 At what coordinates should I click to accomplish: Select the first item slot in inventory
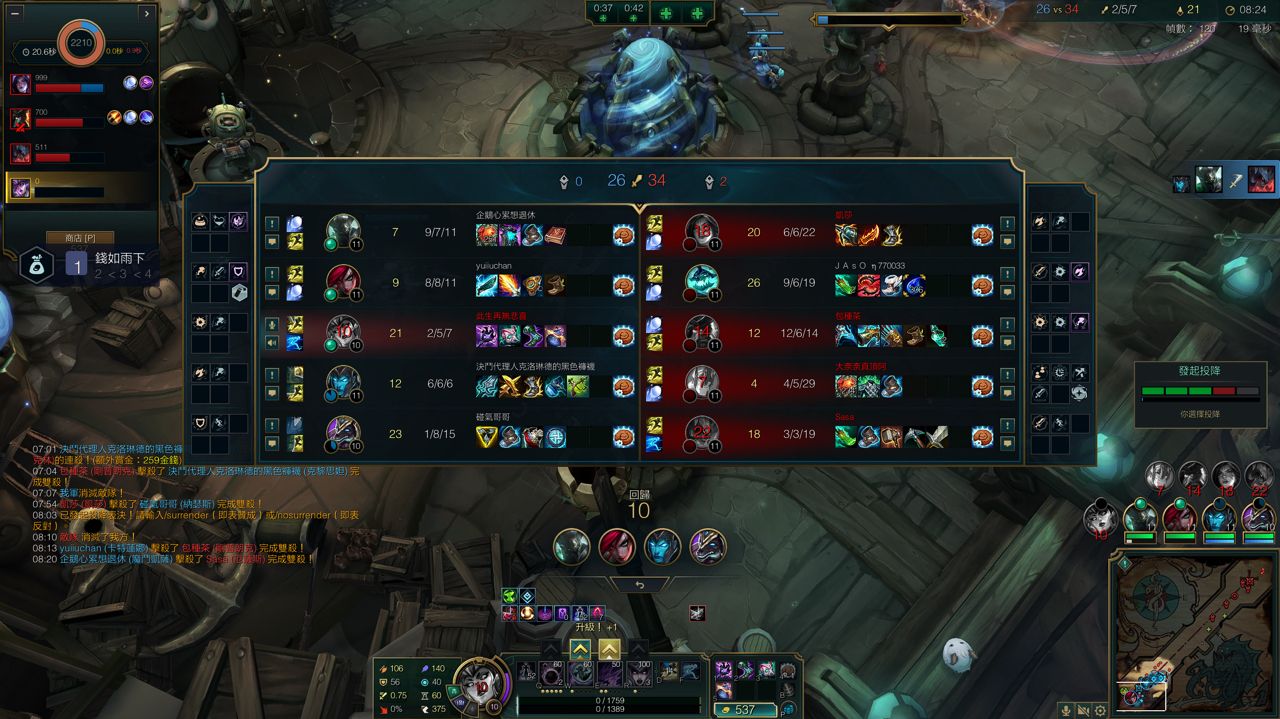pos(723,669)
